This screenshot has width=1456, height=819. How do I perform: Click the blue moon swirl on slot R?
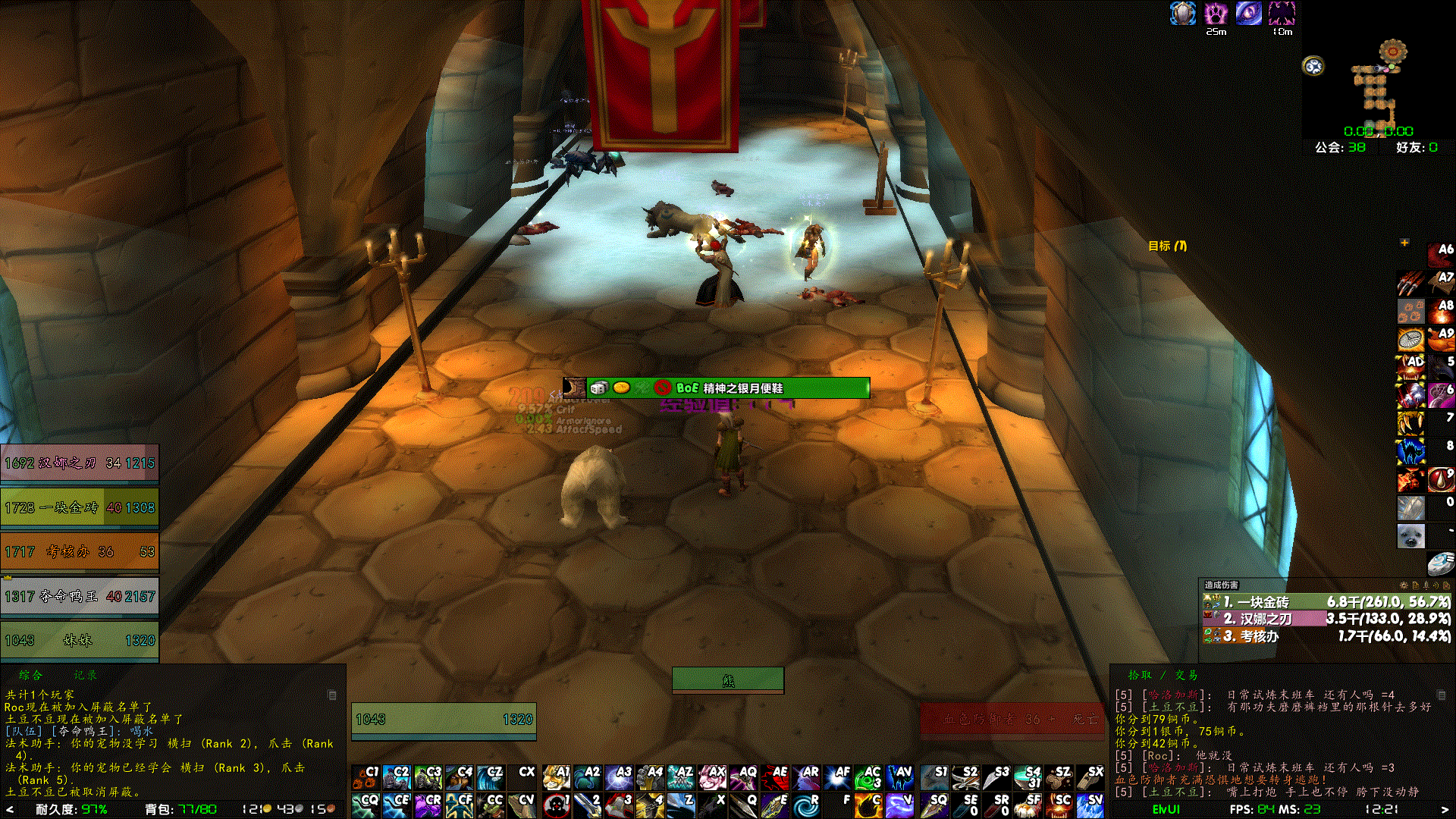tap(805, 805)
